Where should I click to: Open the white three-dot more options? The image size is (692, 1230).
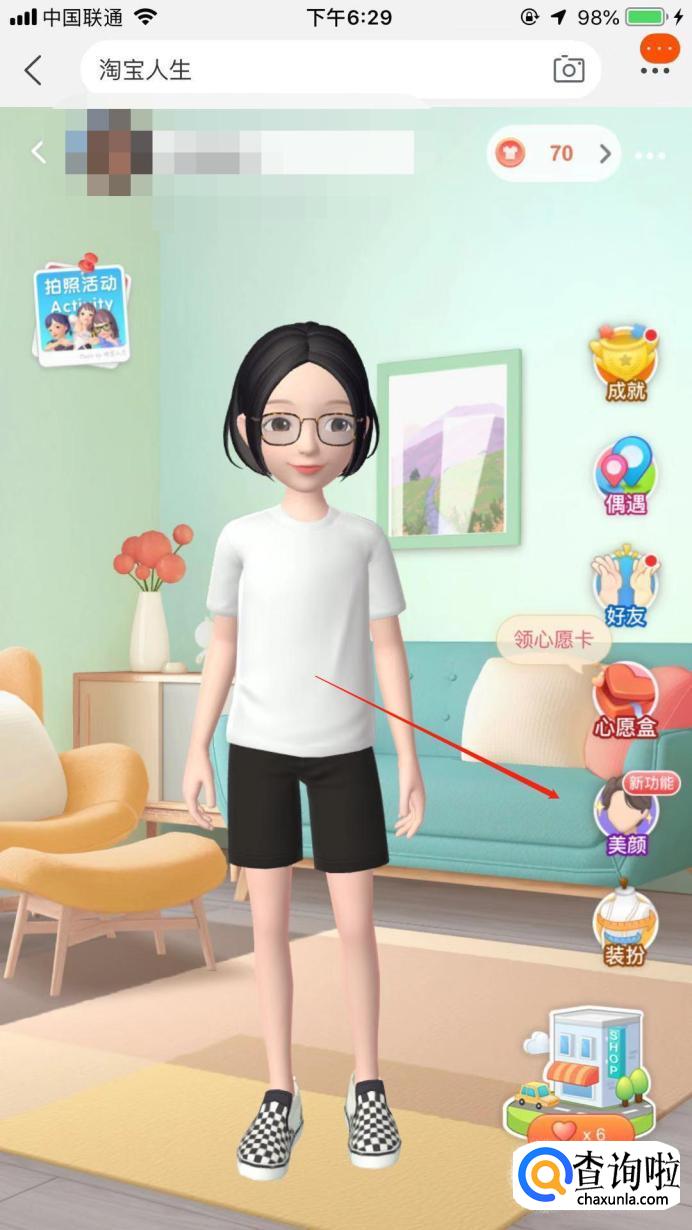click(650, 155)
